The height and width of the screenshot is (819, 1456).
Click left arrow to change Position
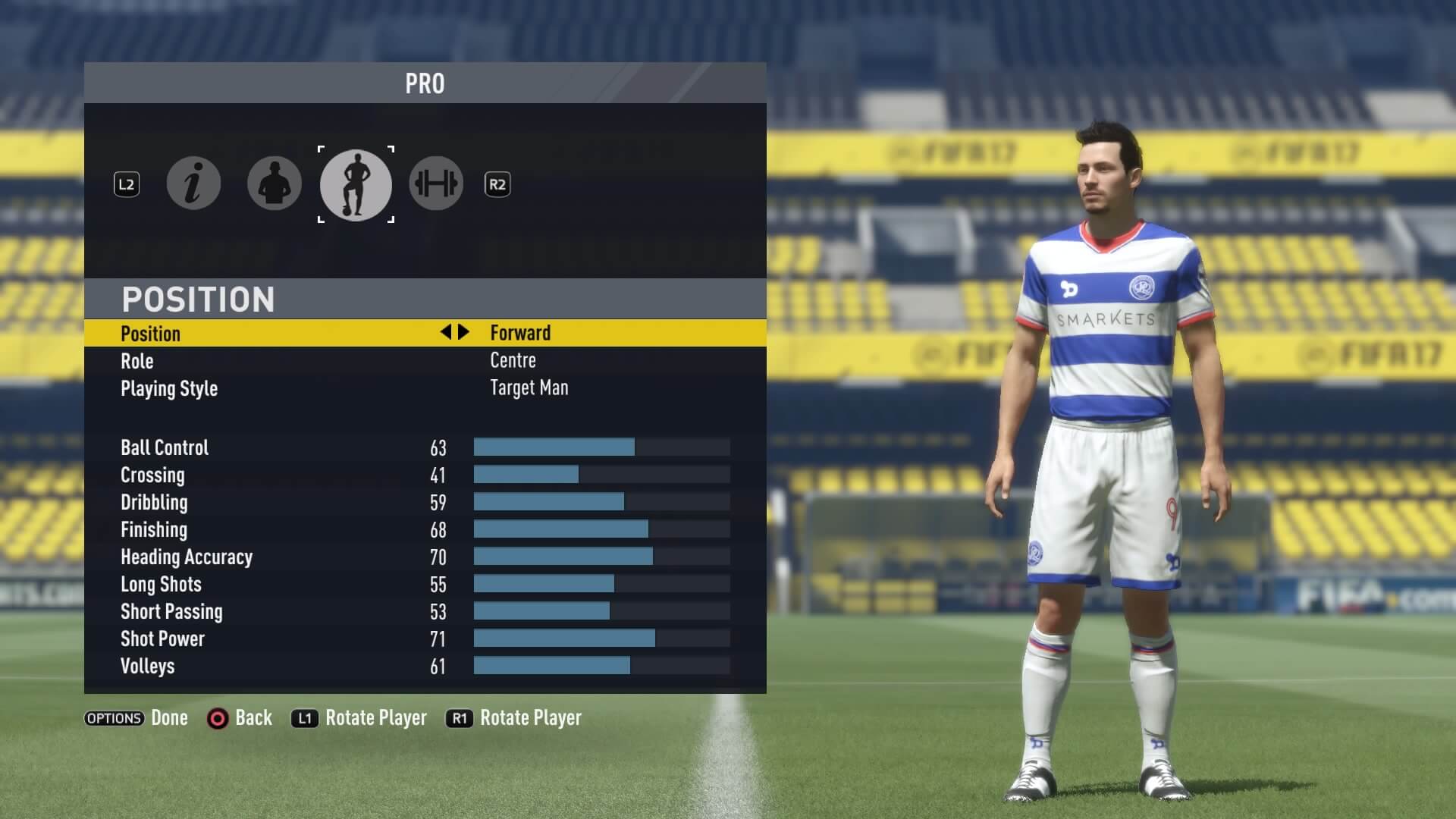tap(446, 332)
